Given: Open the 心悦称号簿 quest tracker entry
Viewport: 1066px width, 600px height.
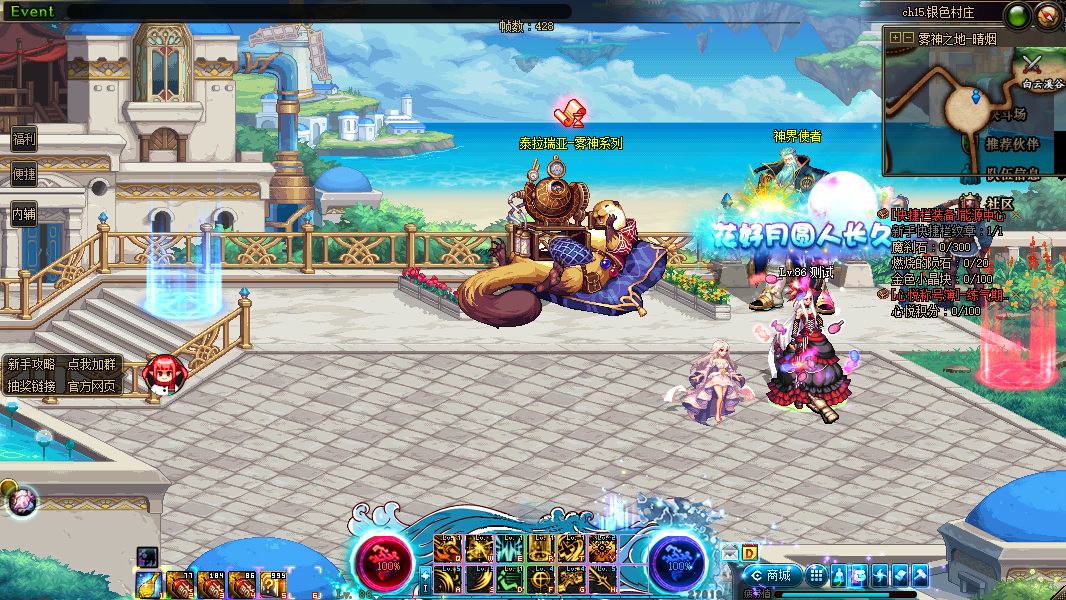Looking at the screenshot, I should tap(948, 295).
